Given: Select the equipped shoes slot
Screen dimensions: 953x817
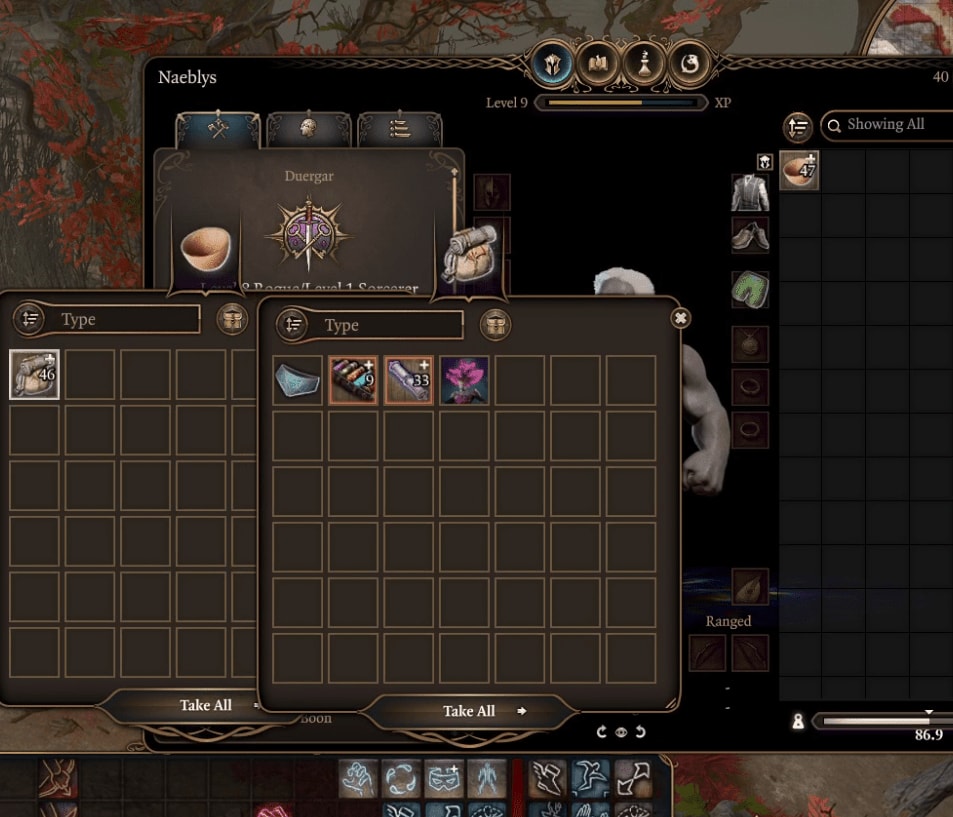Looking at the screenshot, I should tap(749, 235).
